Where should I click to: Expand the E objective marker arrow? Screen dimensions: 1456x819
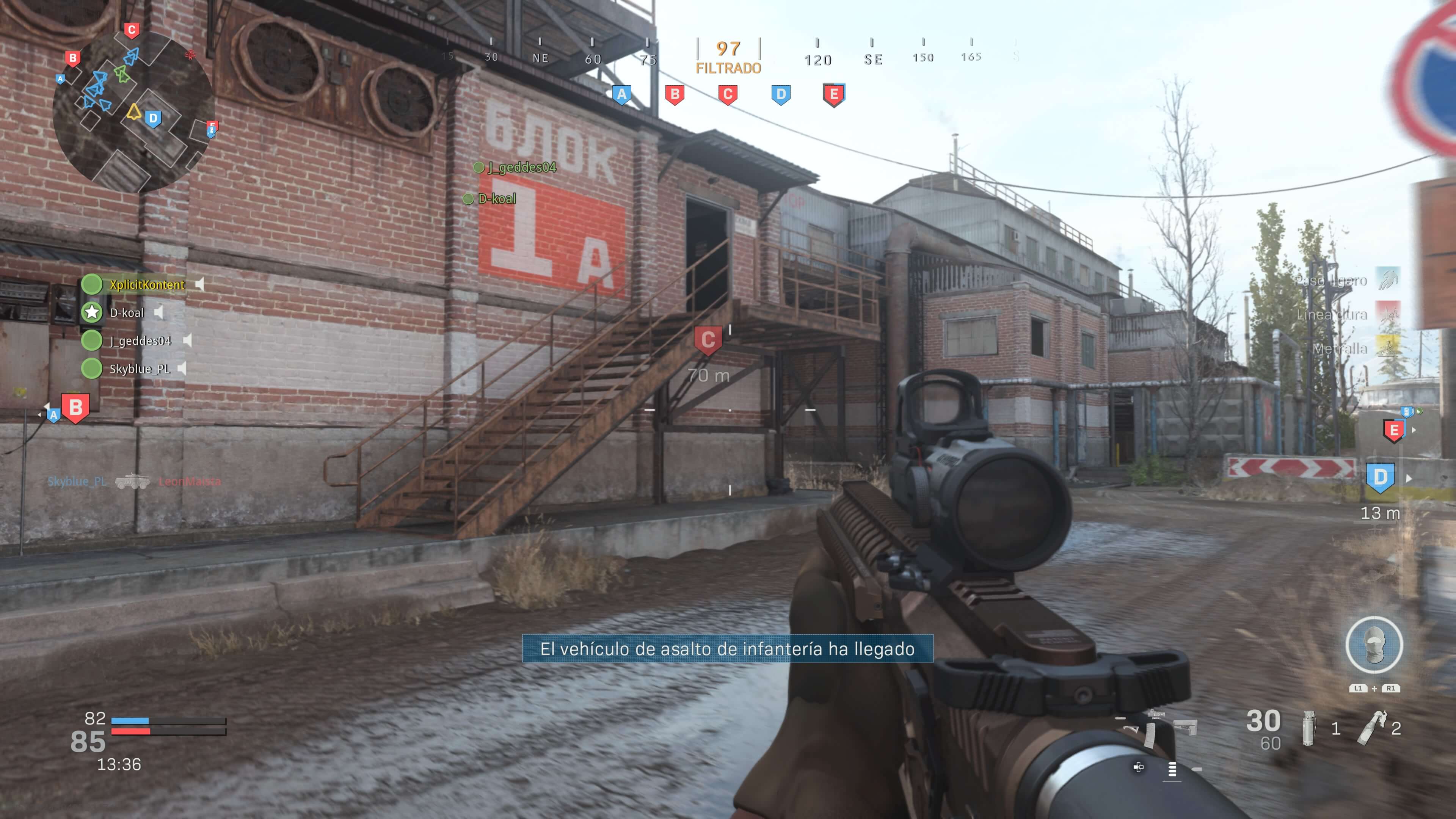(x=1414, y=430)
